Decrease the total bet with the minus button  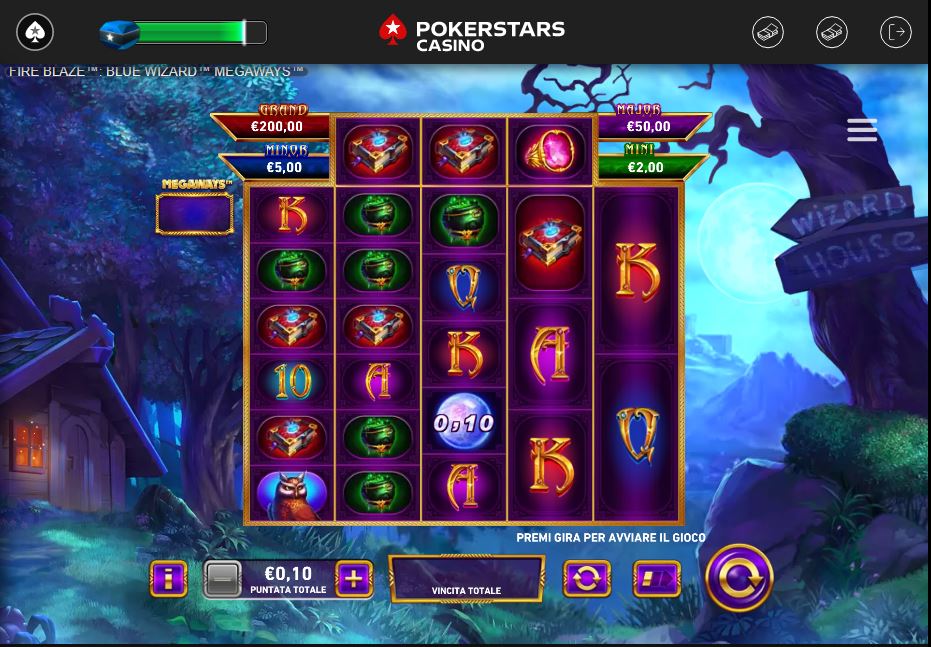[222, 578]
